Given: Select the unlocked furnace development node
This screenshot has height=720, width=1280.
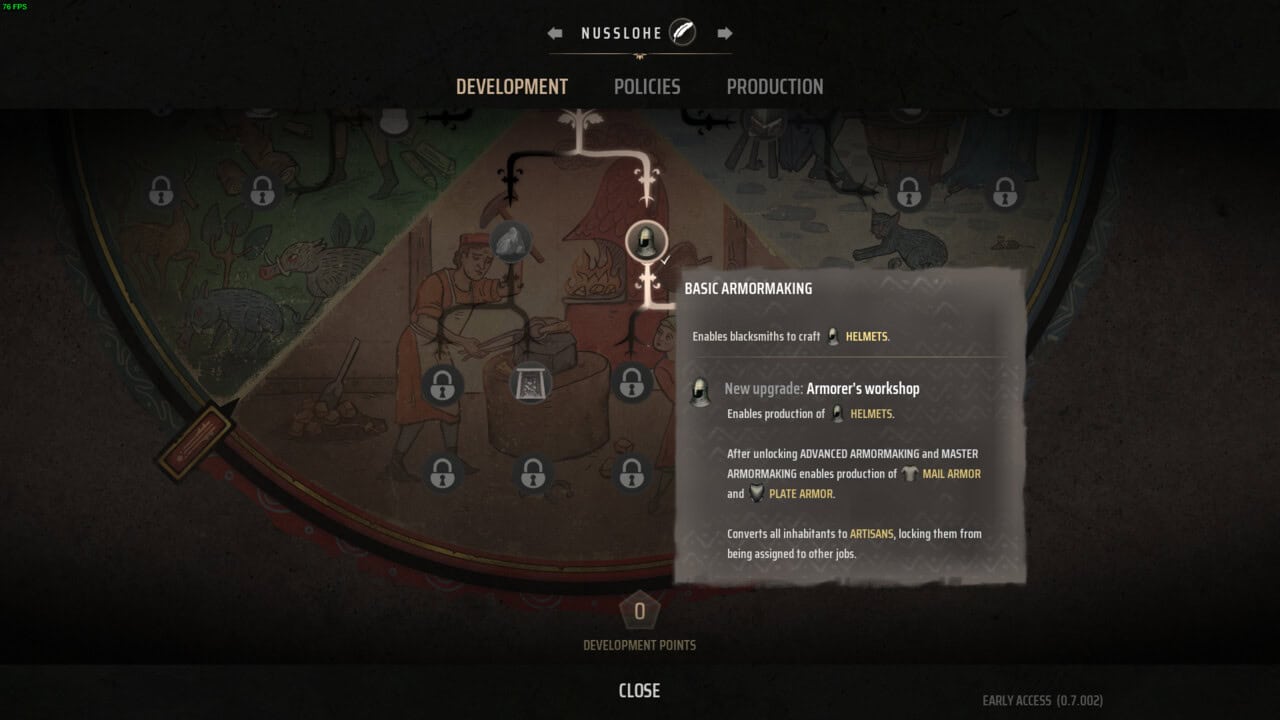Looking at the screenshot, I should point(530,383).
